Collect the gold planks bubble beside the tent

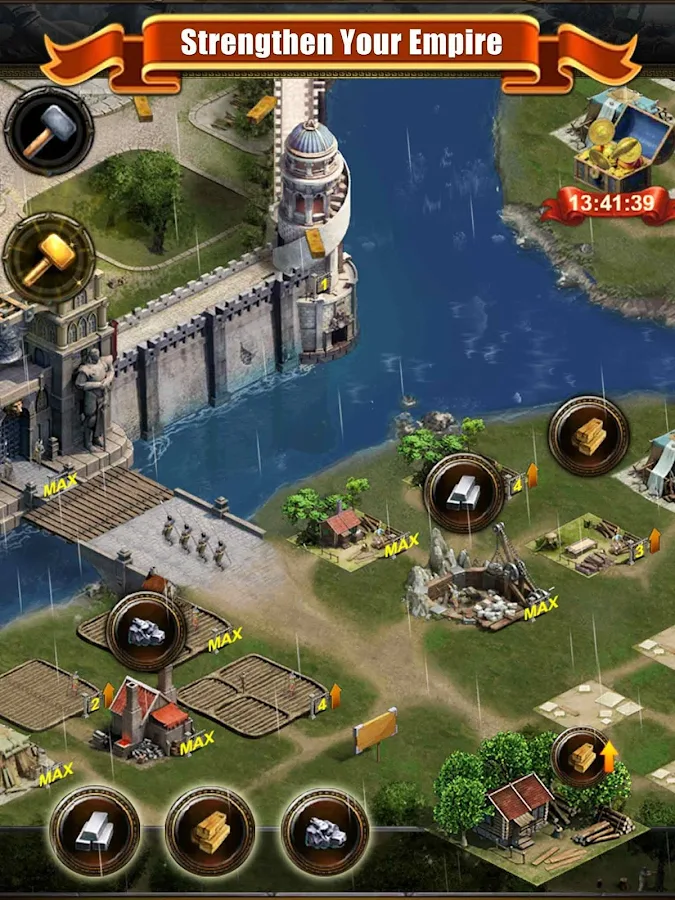[588, 436]
